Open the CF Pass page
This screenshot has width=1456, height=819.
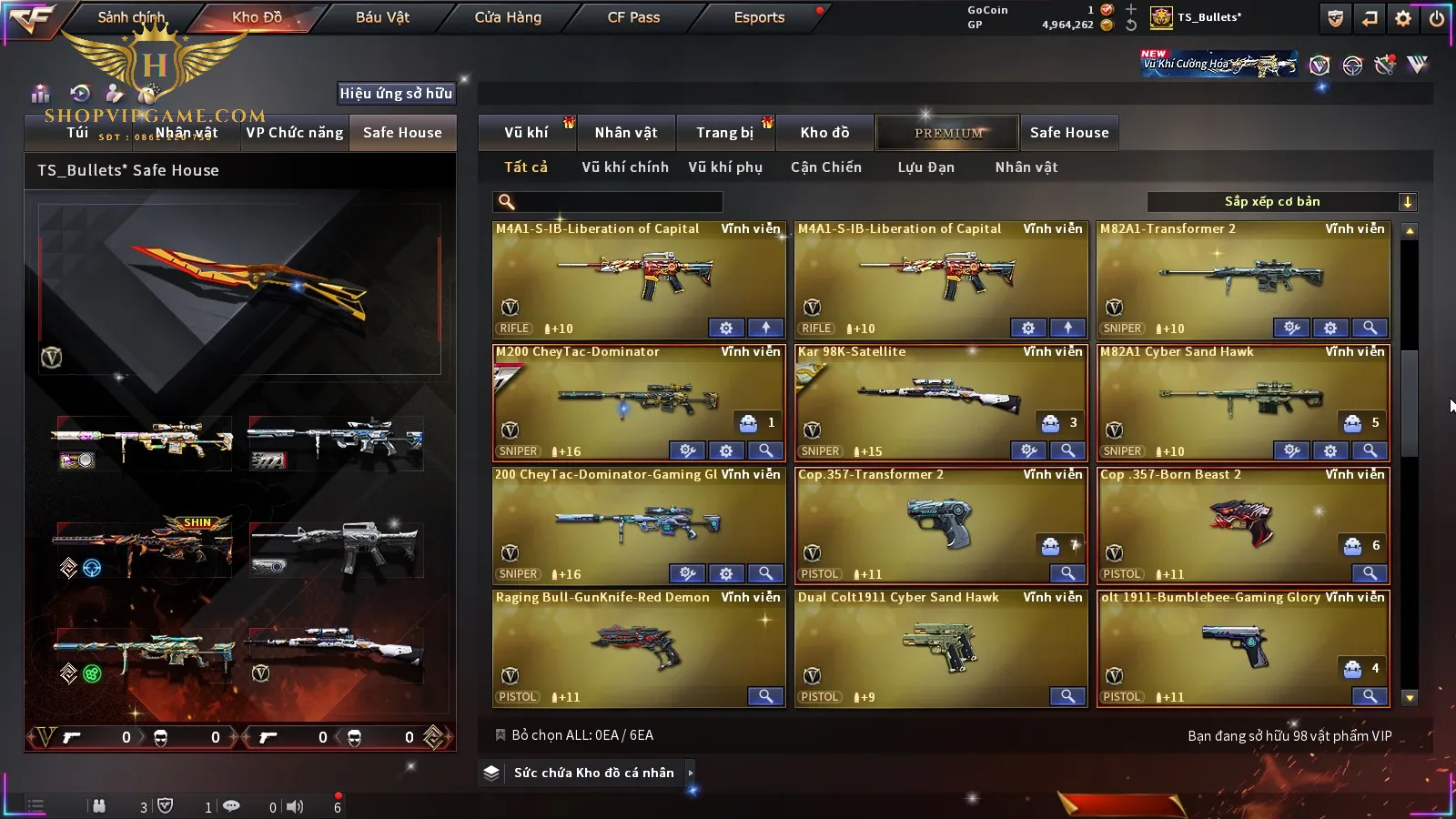click(x=633, y=17)
